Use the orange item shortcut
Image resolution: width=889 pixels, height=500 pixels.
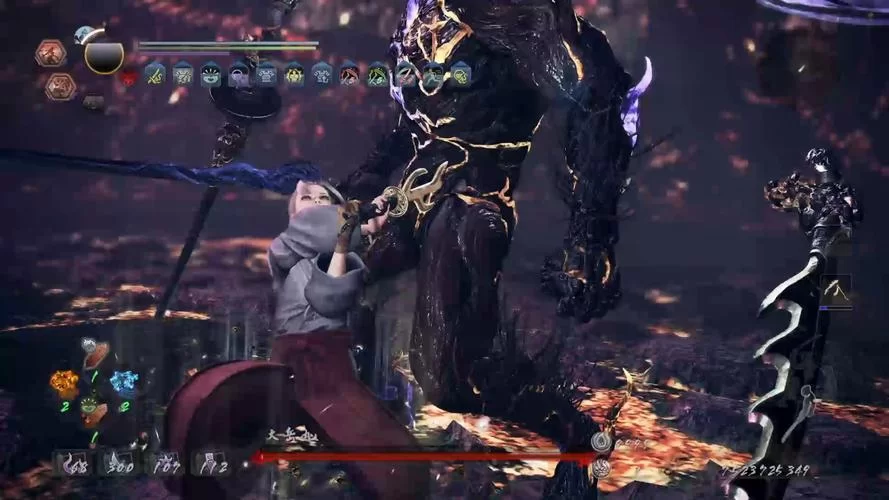64,383
